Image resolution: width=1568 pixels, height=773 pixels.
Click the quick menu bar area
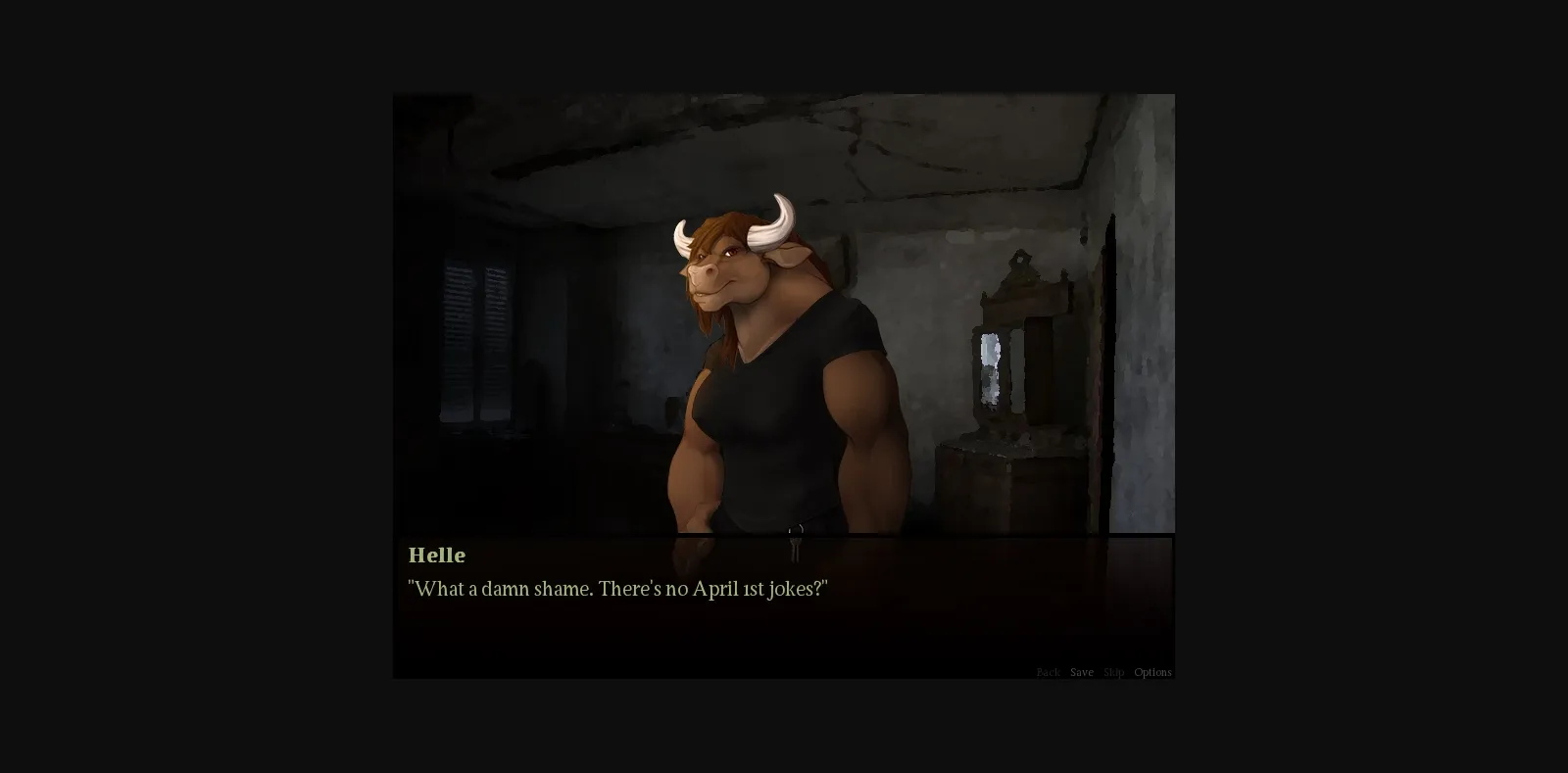click(1098, 672)
